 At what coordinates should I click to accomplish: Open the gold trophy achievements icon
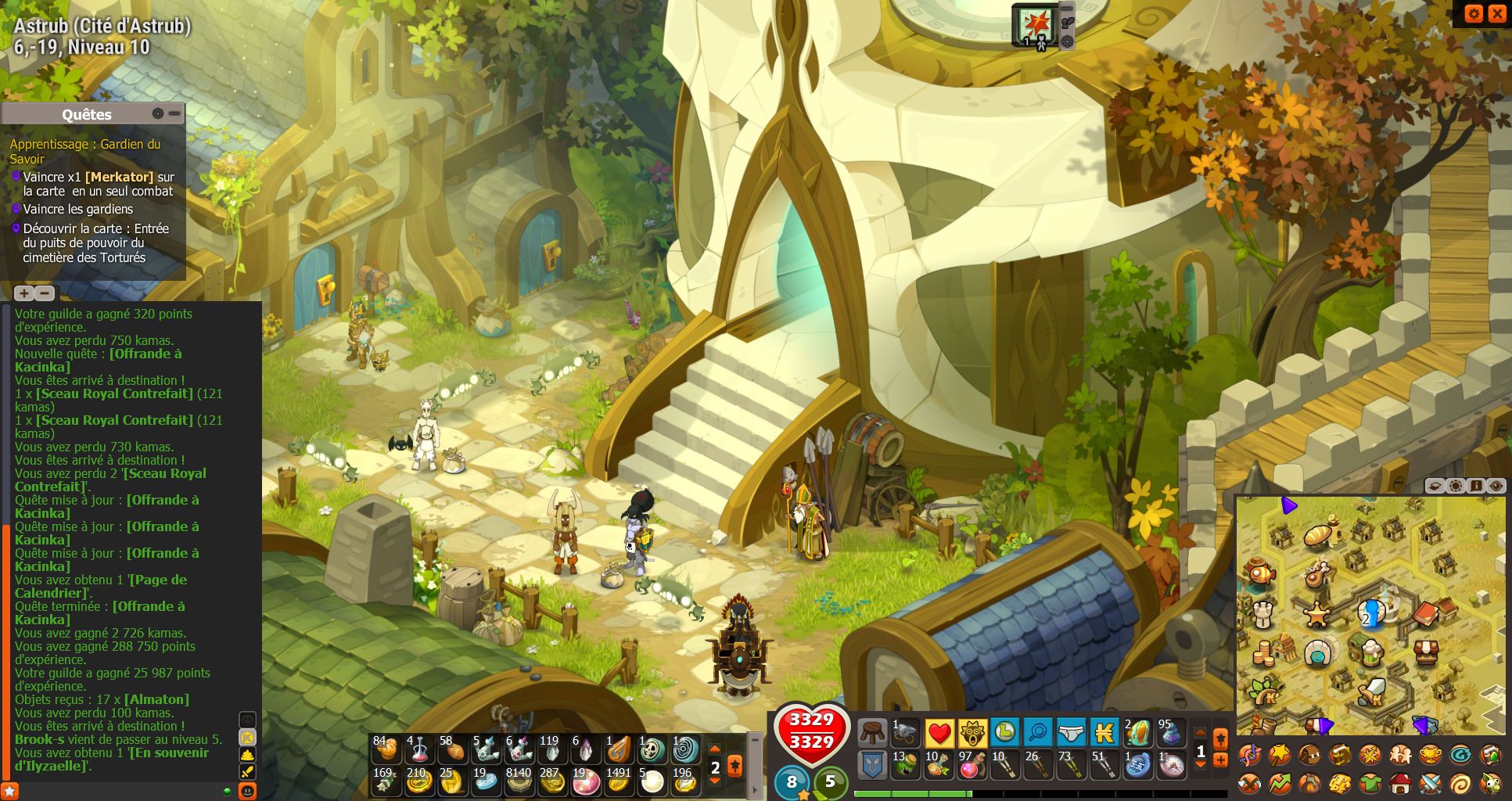coord(1431,754)
